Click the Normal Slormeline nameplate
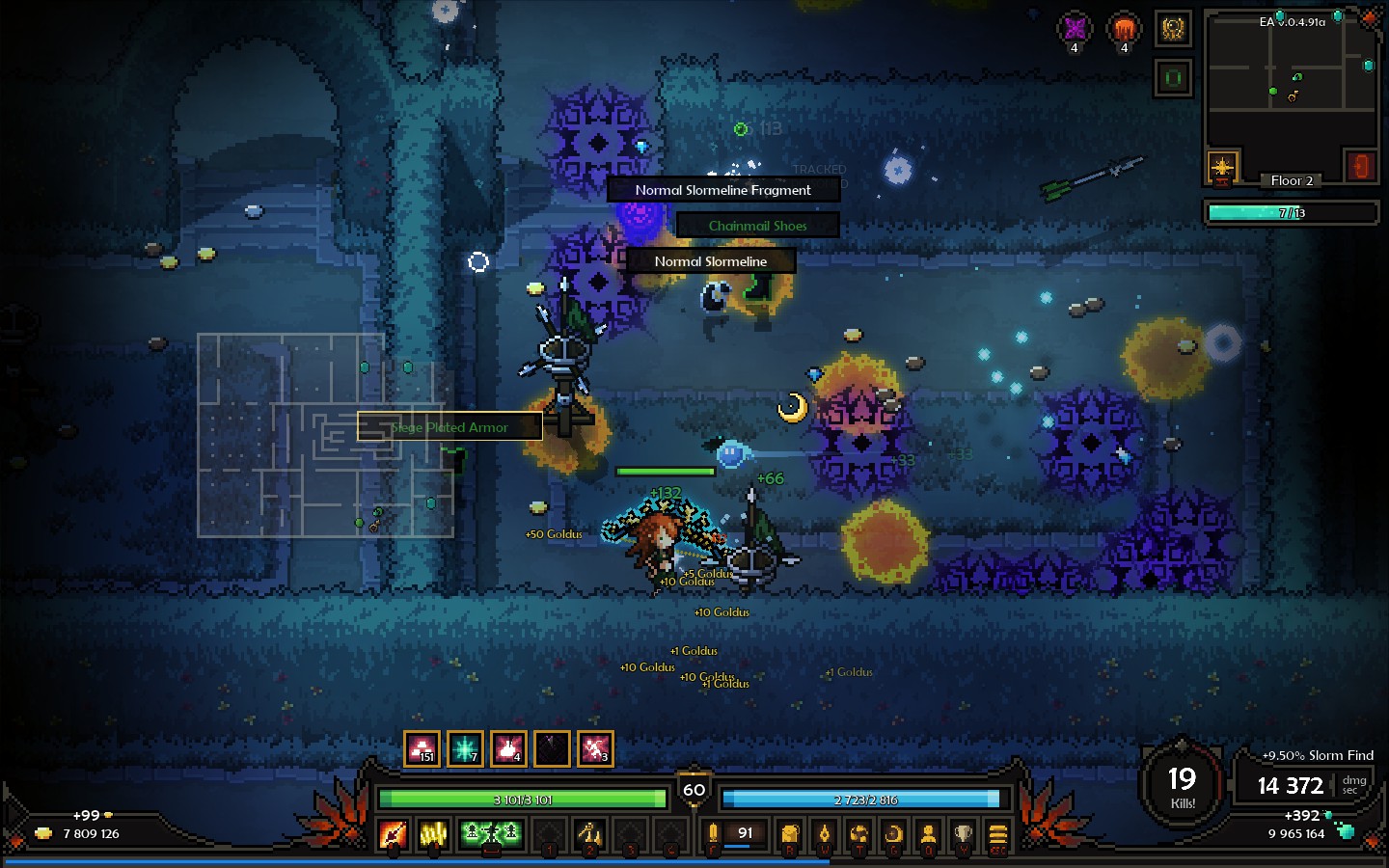Viewport: 1389px width, 868px height. click(711, 260)
